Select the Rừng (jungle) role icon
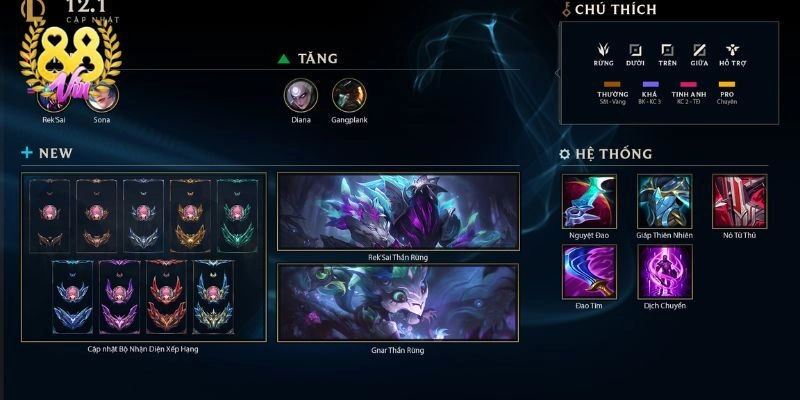The width and height of the screenshot is (800, 400). [x=603, y=48]
